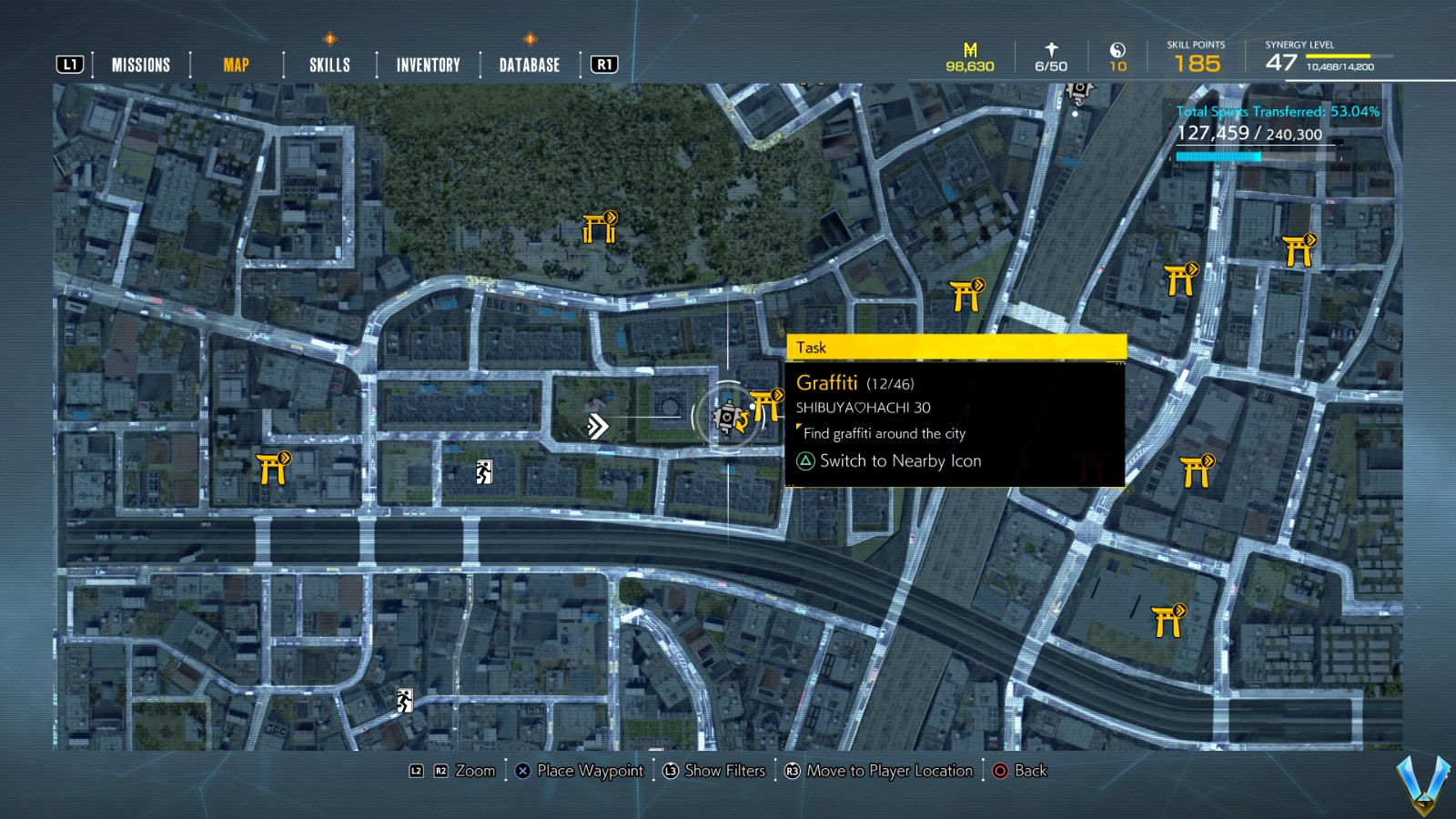Viewport: 1456px width, 819px height.
Task: Open the Database menu
Action: point(528,64)
